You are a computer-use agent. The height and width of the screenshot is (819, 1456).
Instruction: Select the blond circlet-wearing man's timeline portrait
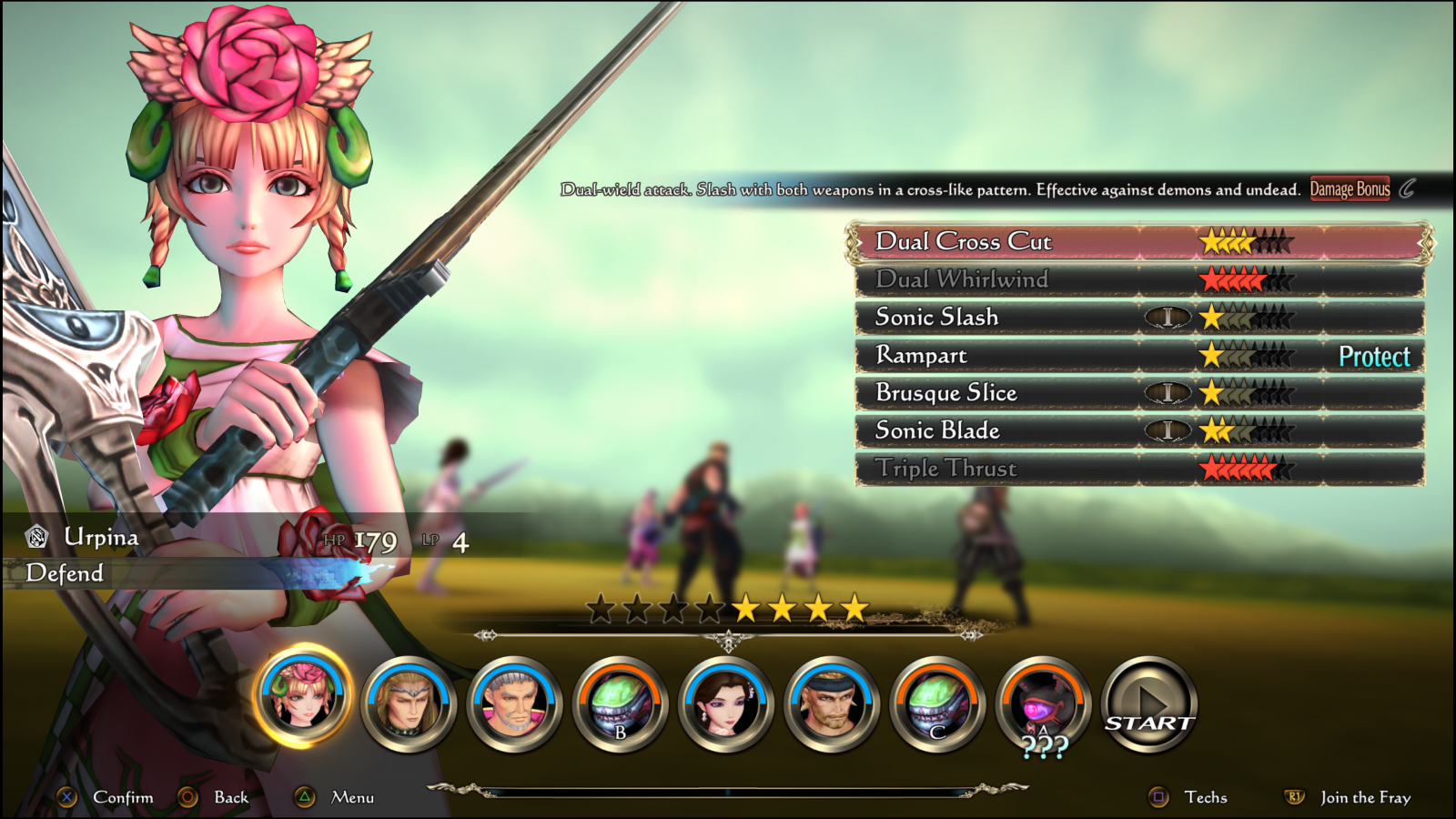click(x=408, y=703)
